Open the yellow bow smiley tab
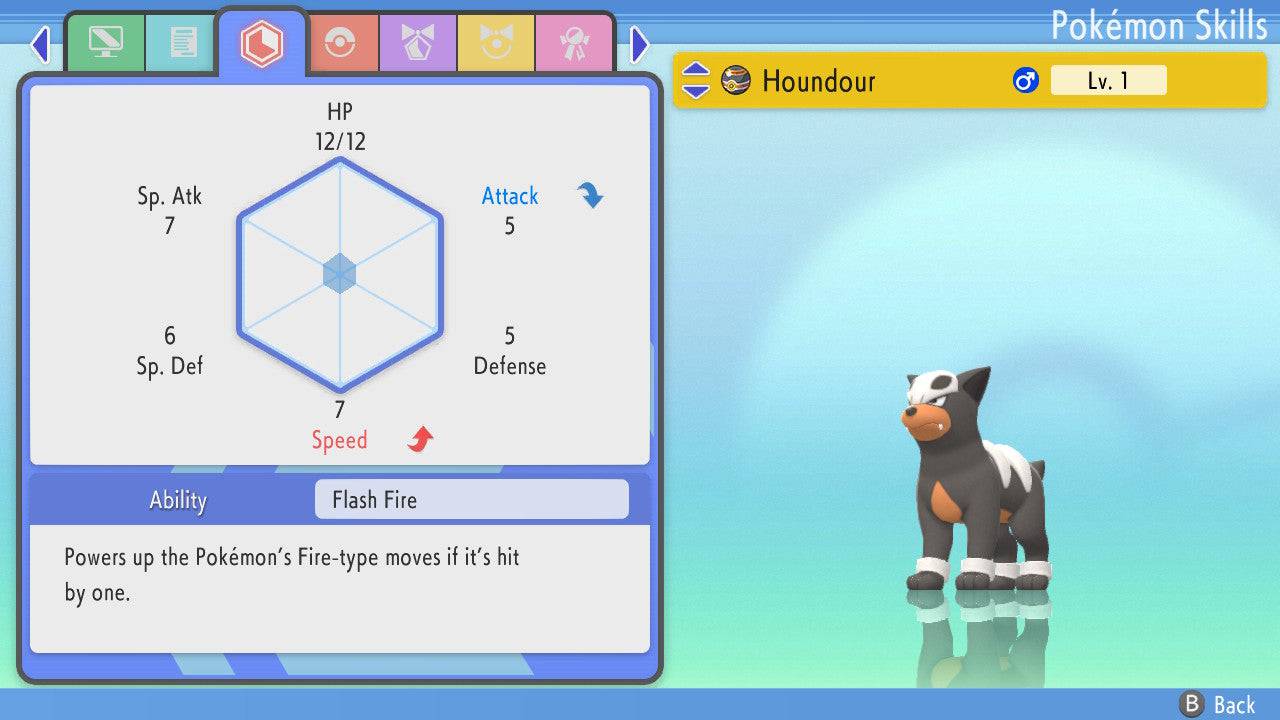 [x=496, y=43]
